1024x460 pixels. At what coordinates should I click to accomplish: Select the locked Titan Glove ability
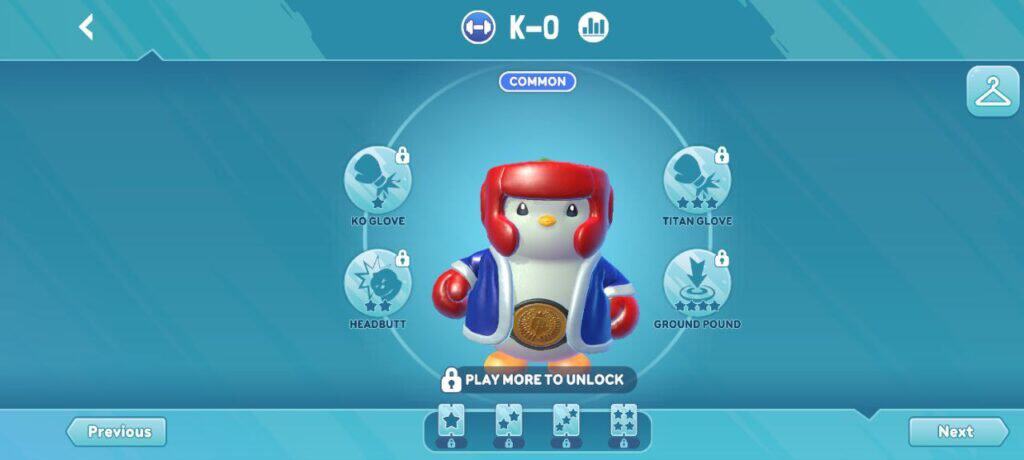coord(696,180)
